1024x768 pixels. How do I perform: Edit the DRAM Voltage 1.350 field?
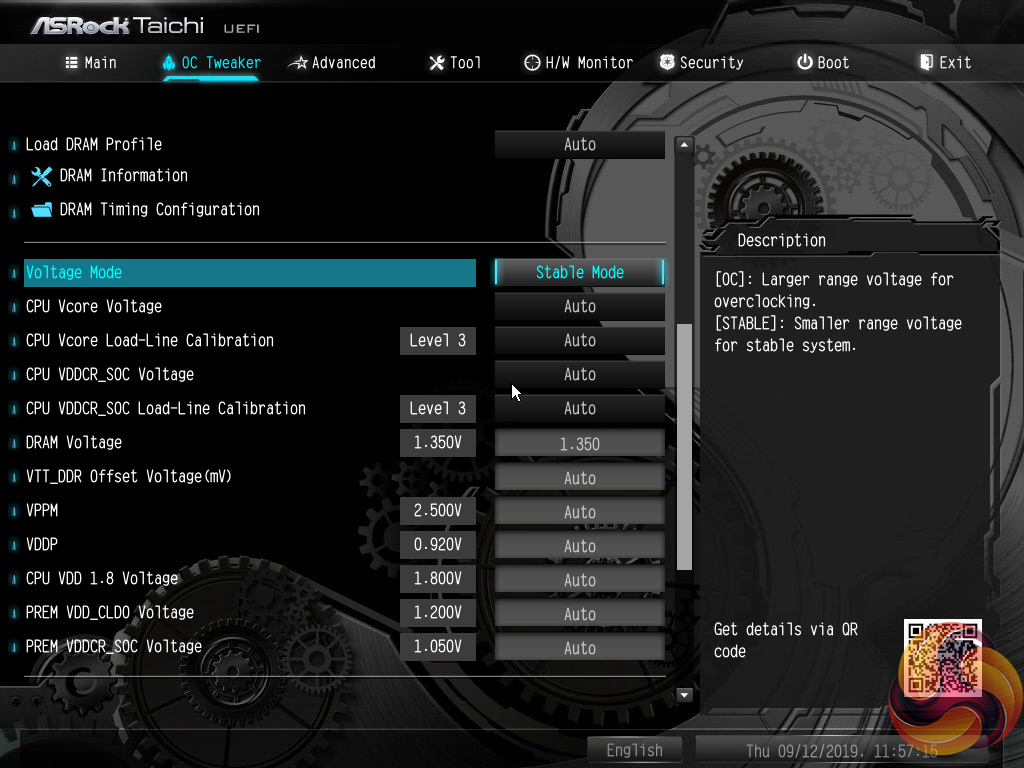click(580, 443)
